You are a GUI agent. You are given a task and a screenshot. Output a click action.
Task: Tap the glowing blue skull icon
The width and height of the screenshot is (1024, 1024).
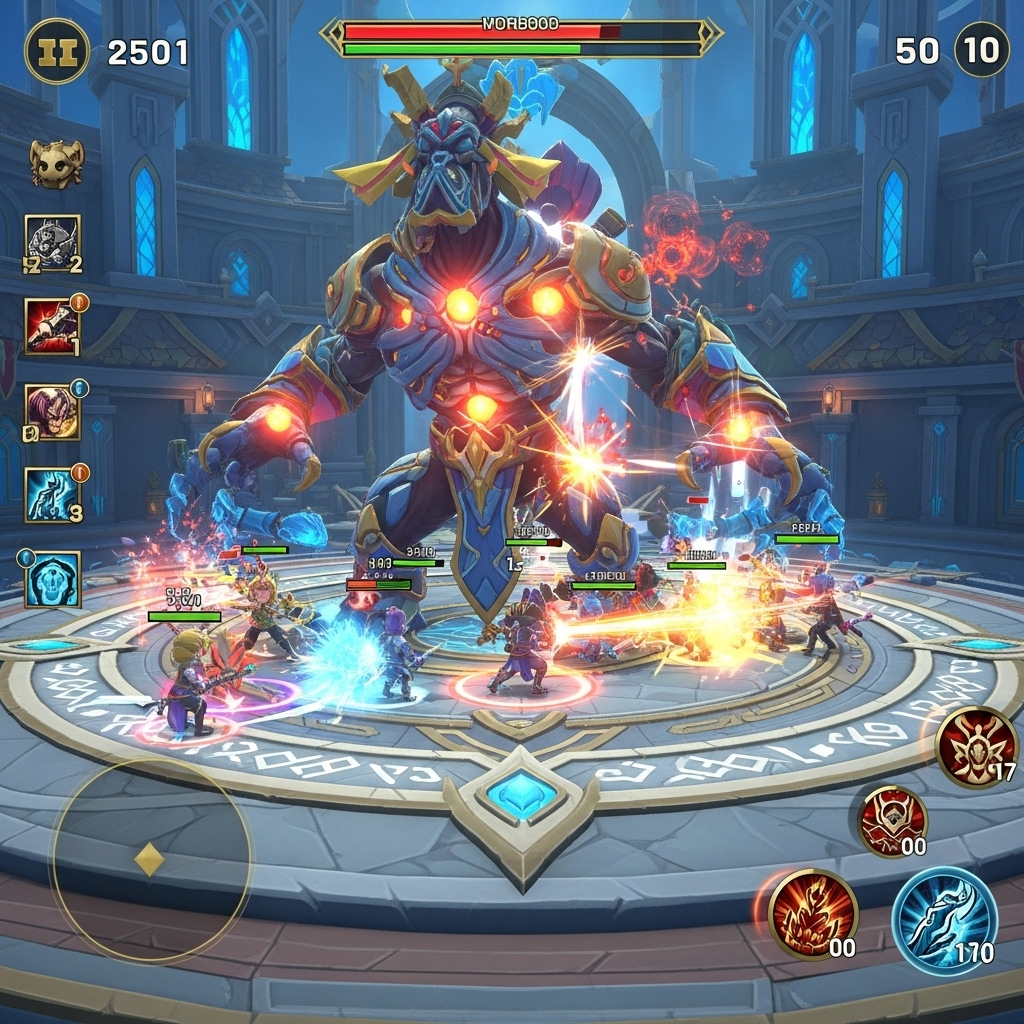click(53, 579)
